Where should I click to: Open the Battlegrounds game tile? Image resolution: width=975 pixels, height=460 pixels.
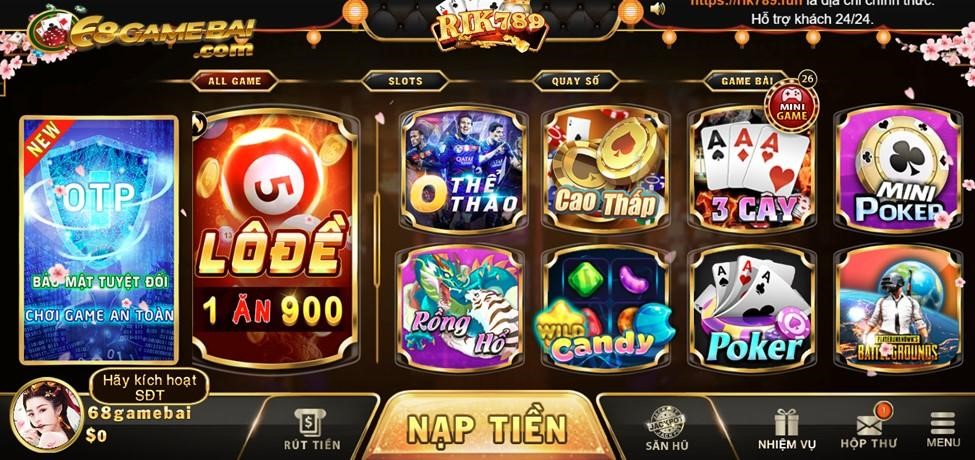pyautogui.click(x=893, y=306)
